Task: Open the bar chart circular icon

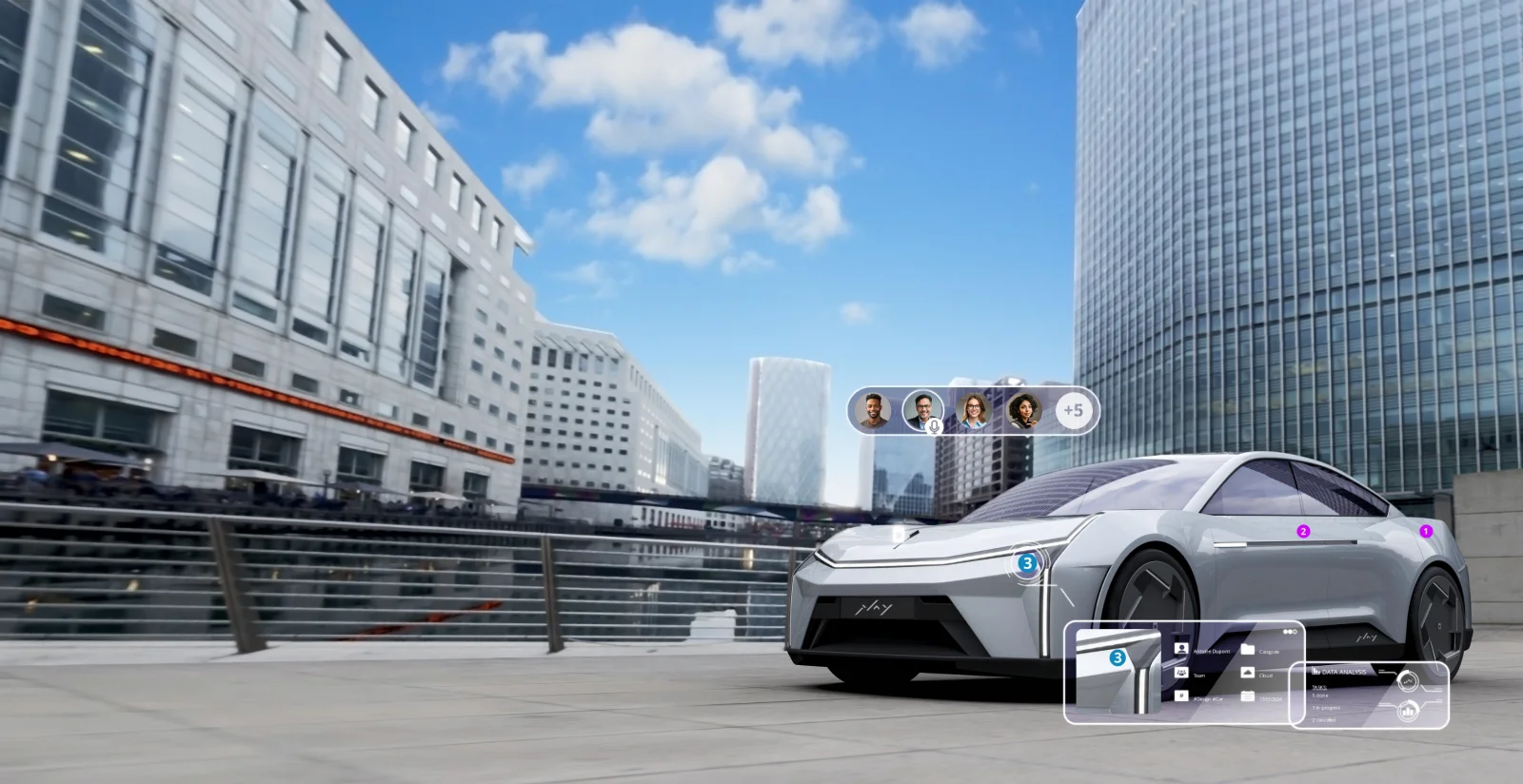Action: coord(1407,711)
